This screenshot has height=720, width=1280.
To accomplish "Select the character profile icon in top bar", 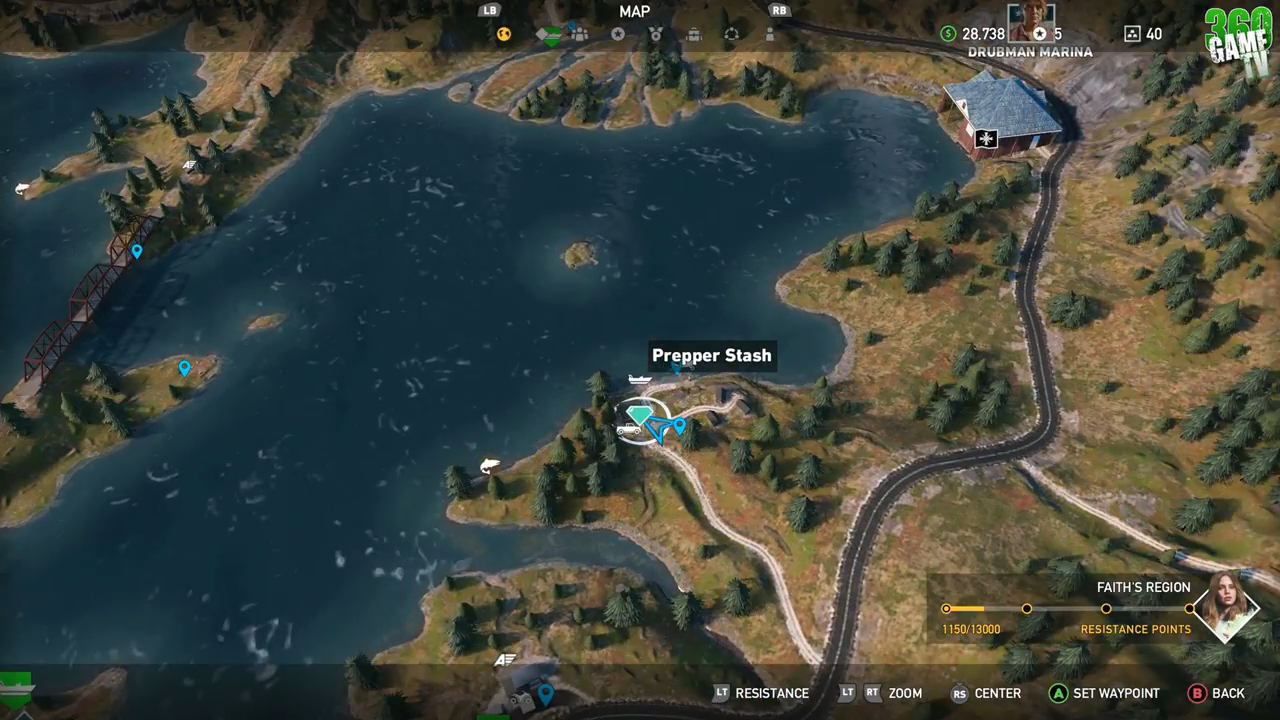I will pos(770,34).
